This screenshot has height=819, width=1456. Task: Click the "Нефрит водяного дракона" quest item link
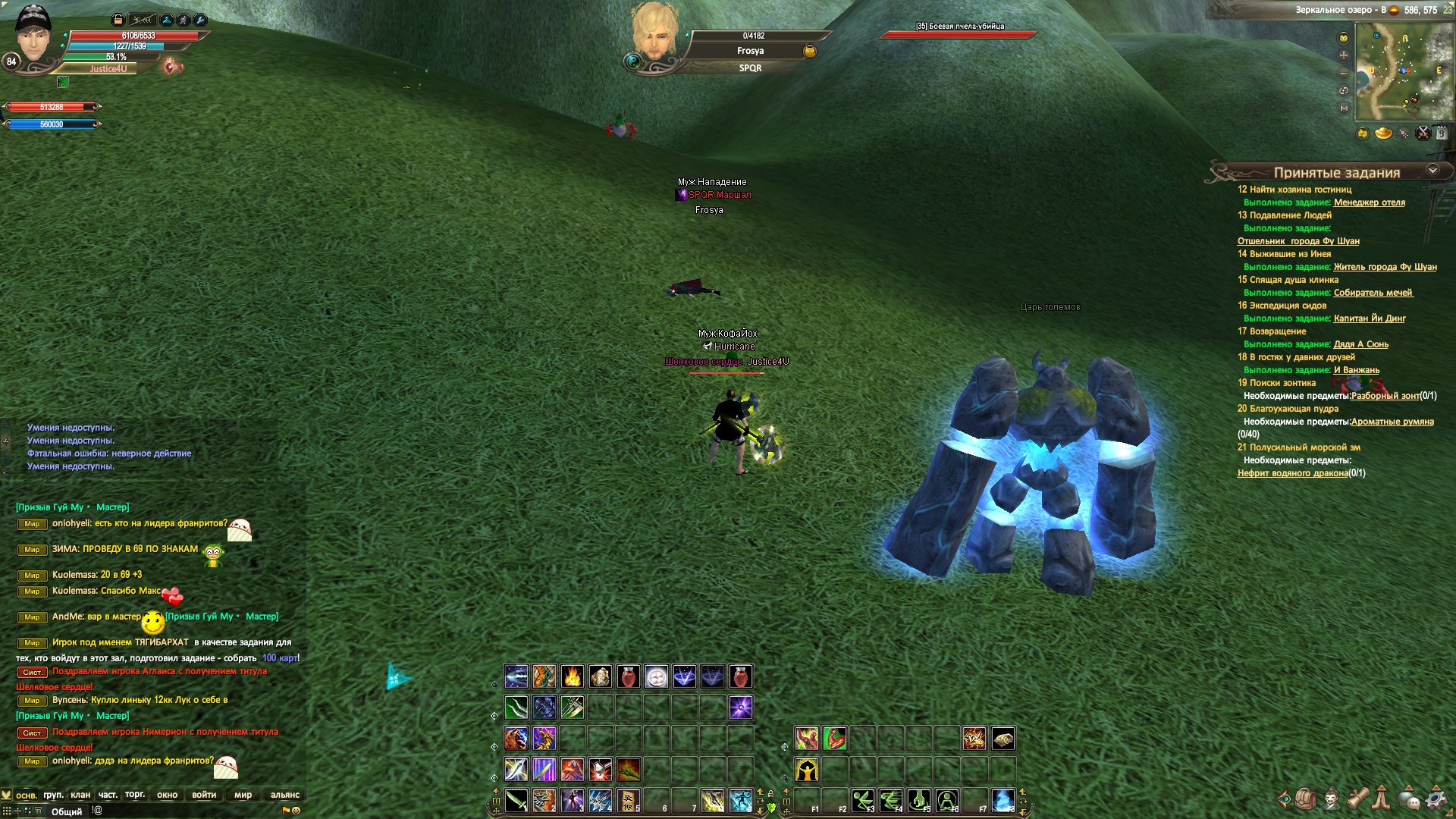click(x=1292, y=473)
